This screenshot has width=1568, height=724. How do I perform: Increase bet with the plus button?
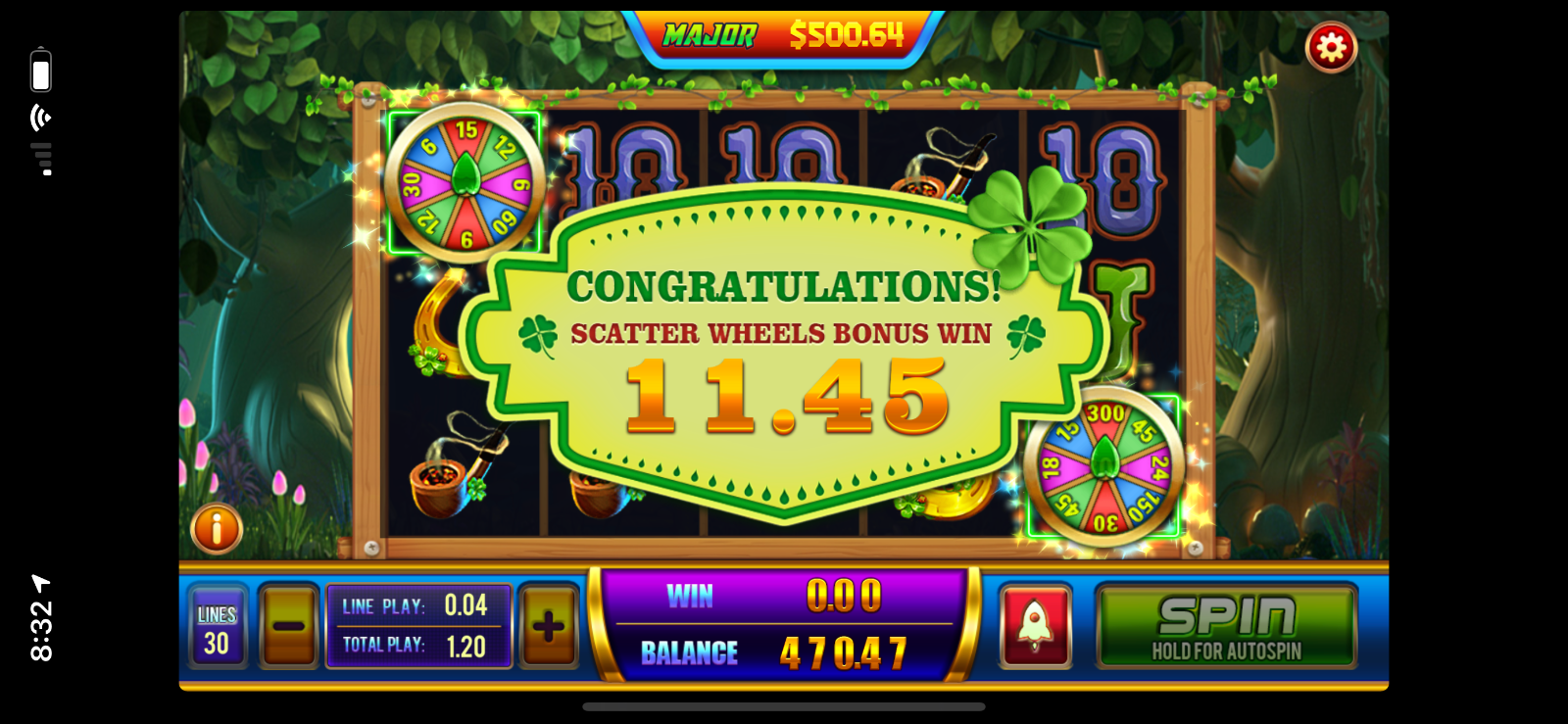click(x=549, y=627)
